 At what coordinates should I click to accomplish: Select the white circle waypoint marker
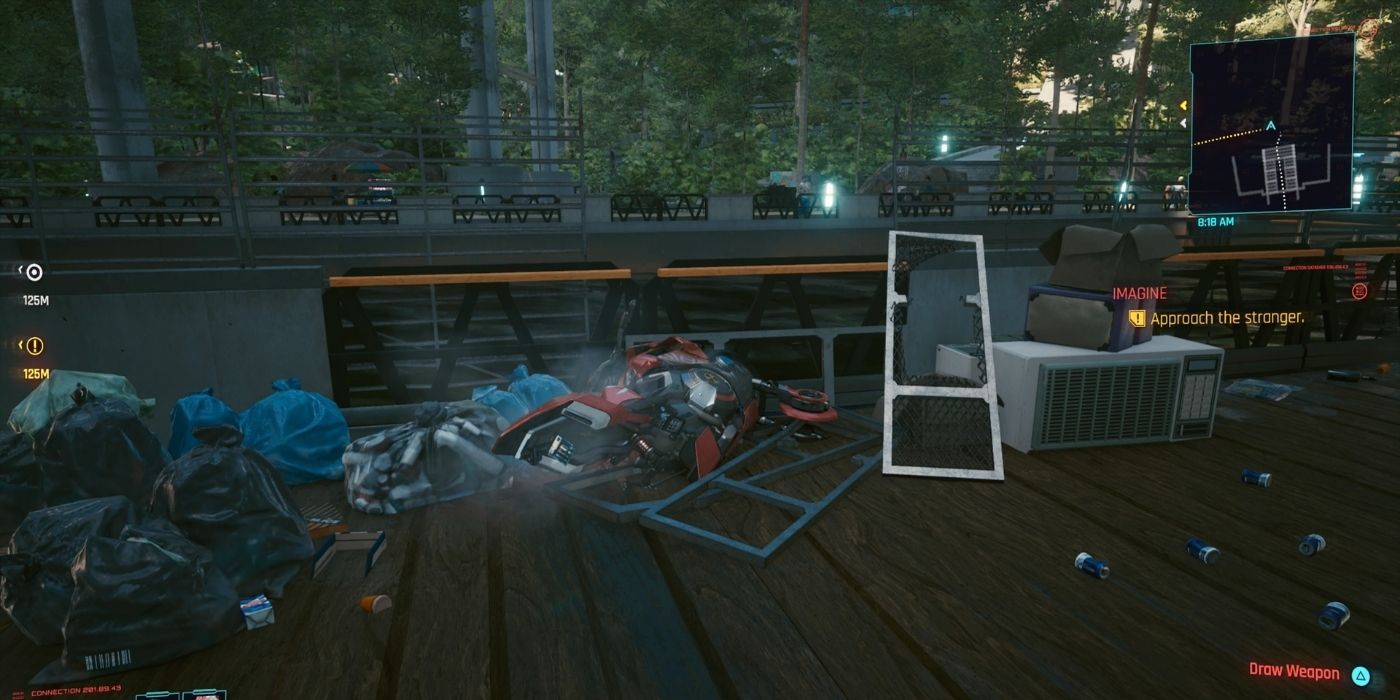[x=34, y=272]
